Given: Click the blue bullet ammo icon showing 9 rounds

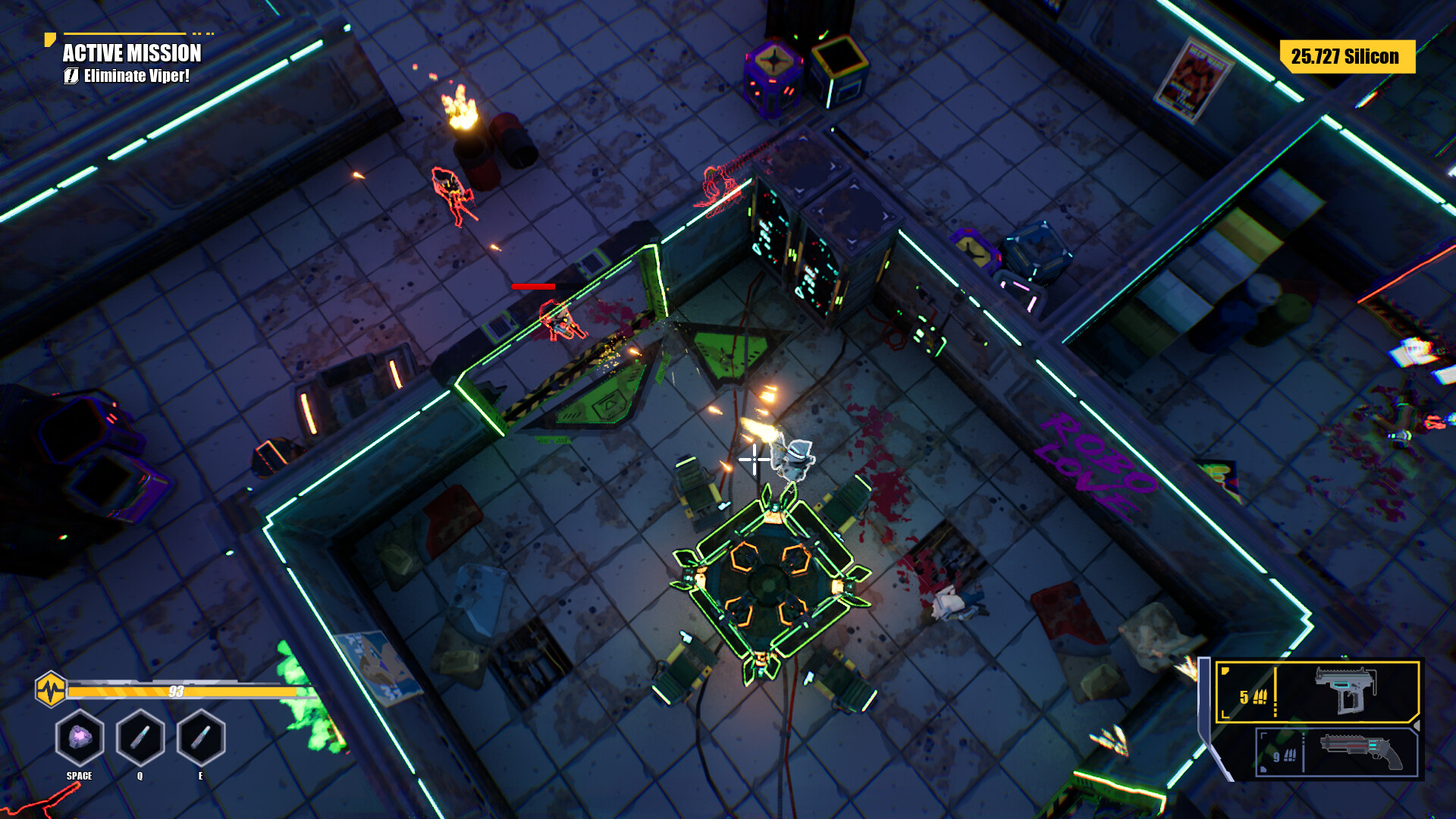Looking at the screenshot, I should [1287, 758].
